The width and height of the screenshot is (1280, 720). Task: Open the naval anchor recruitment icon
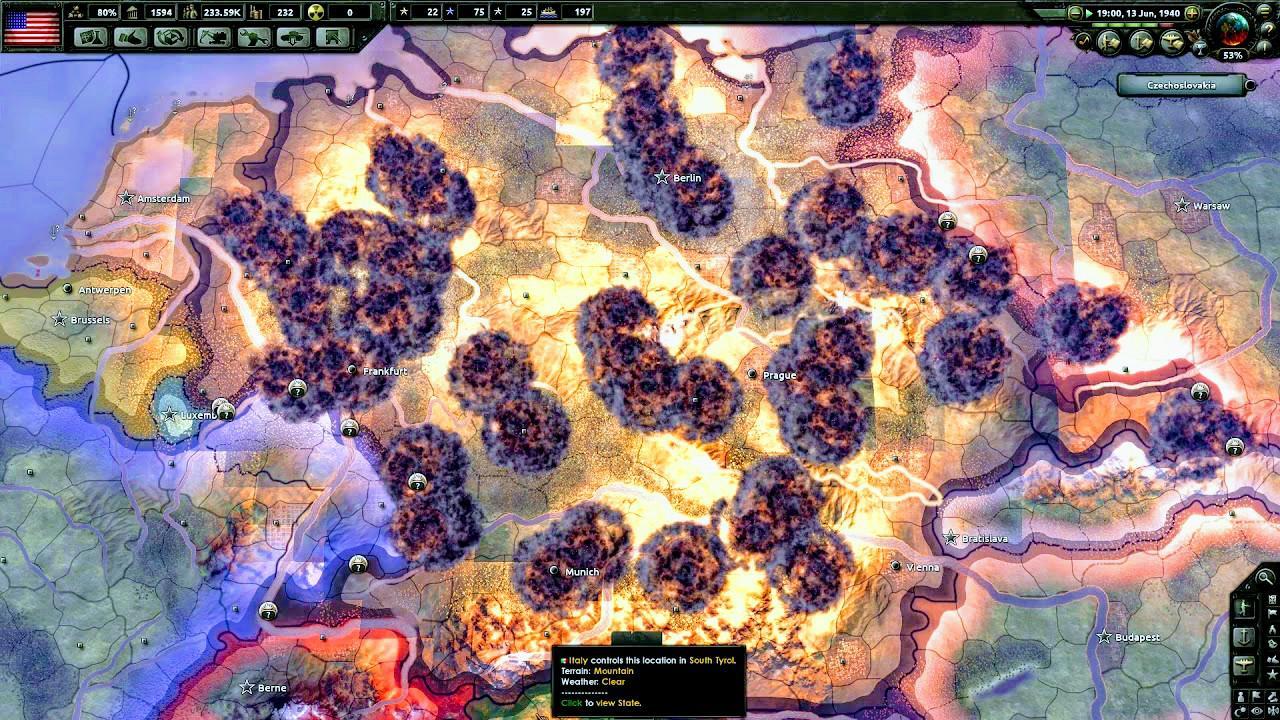[1243, 635]
